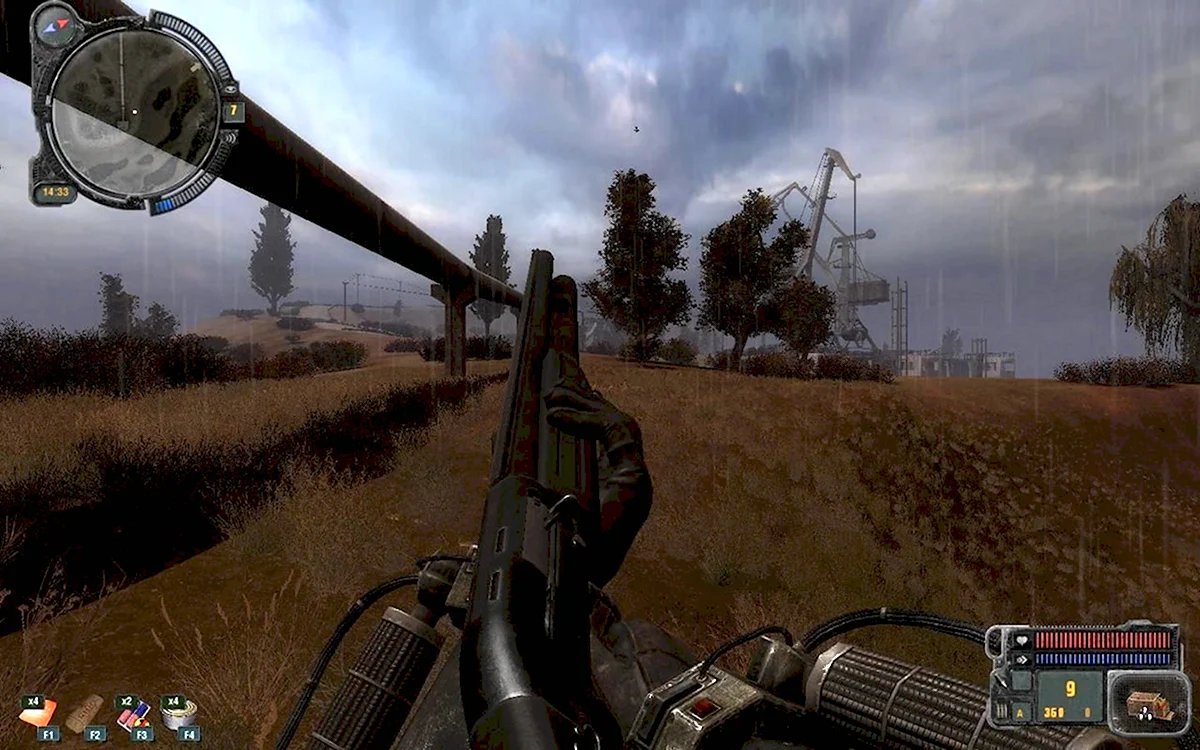Click the circular minimap

tap(133, 108)
